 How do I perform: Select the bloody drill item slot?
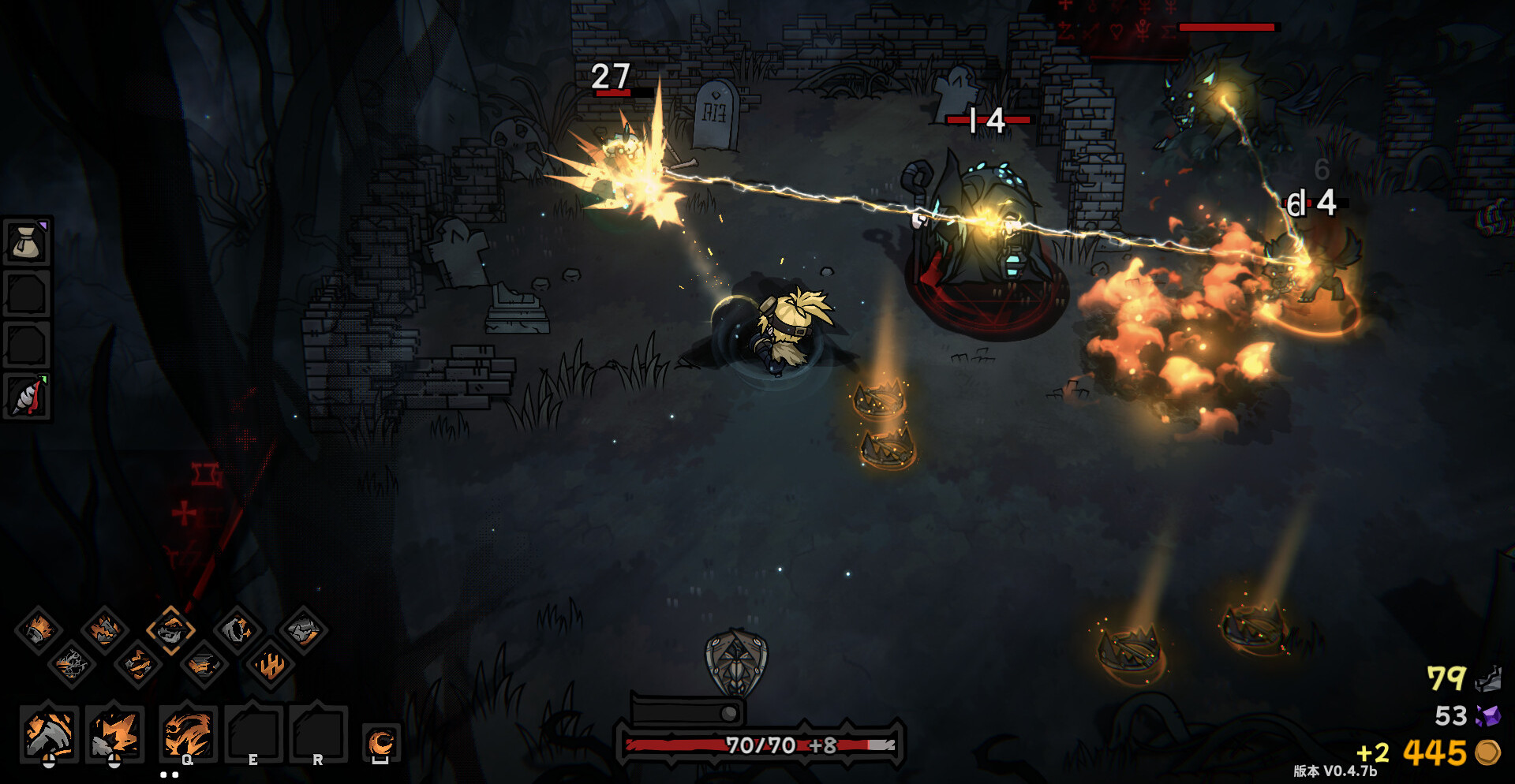click(28, 396)
